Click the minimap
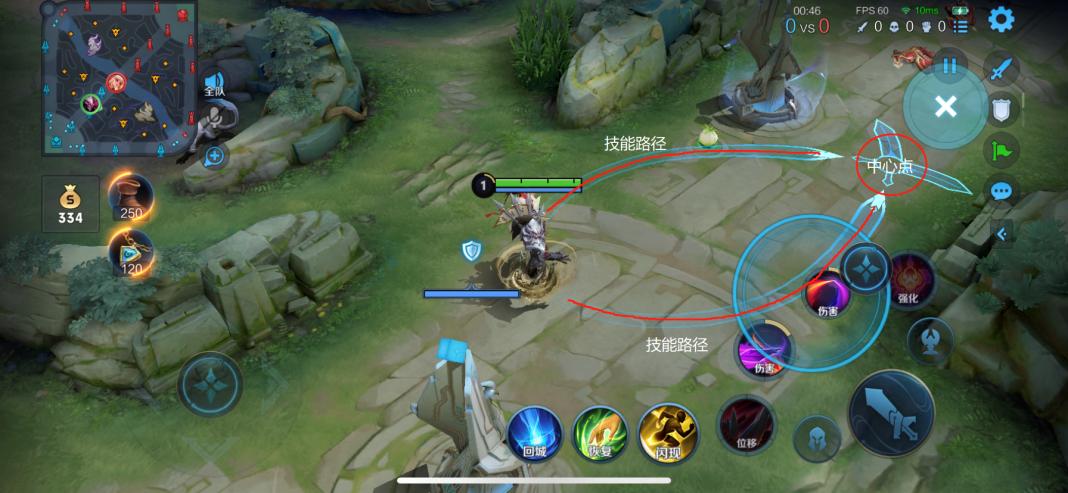Viewport: 1068px width, 493px height. tap(120, 78)
